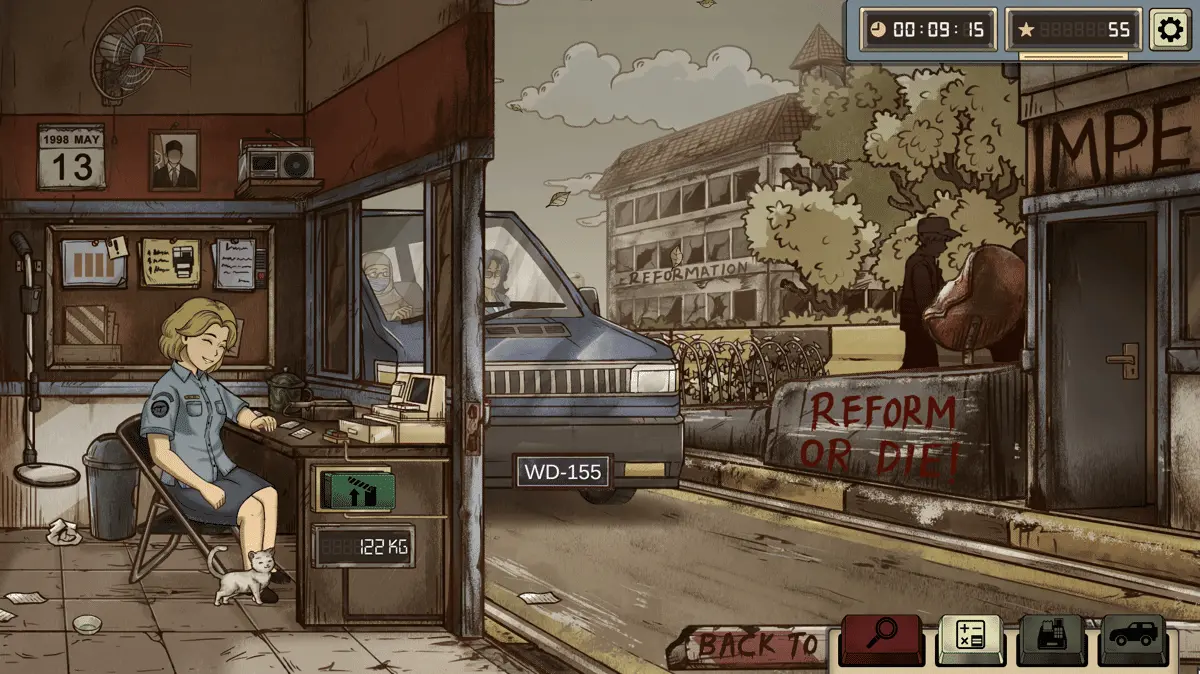This screenshot has width=1200, height=674.
Task: Open the cash register tool
Action: 1052,638
